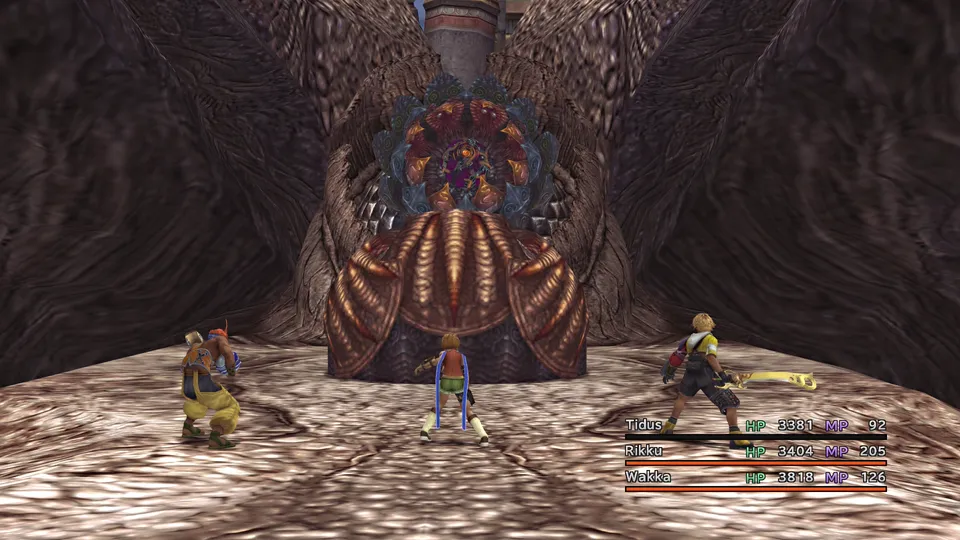The height and width of the screenshot is (540, 960).
Task: Pick Wakka's entry in the party list
Action: pos(648,477)
